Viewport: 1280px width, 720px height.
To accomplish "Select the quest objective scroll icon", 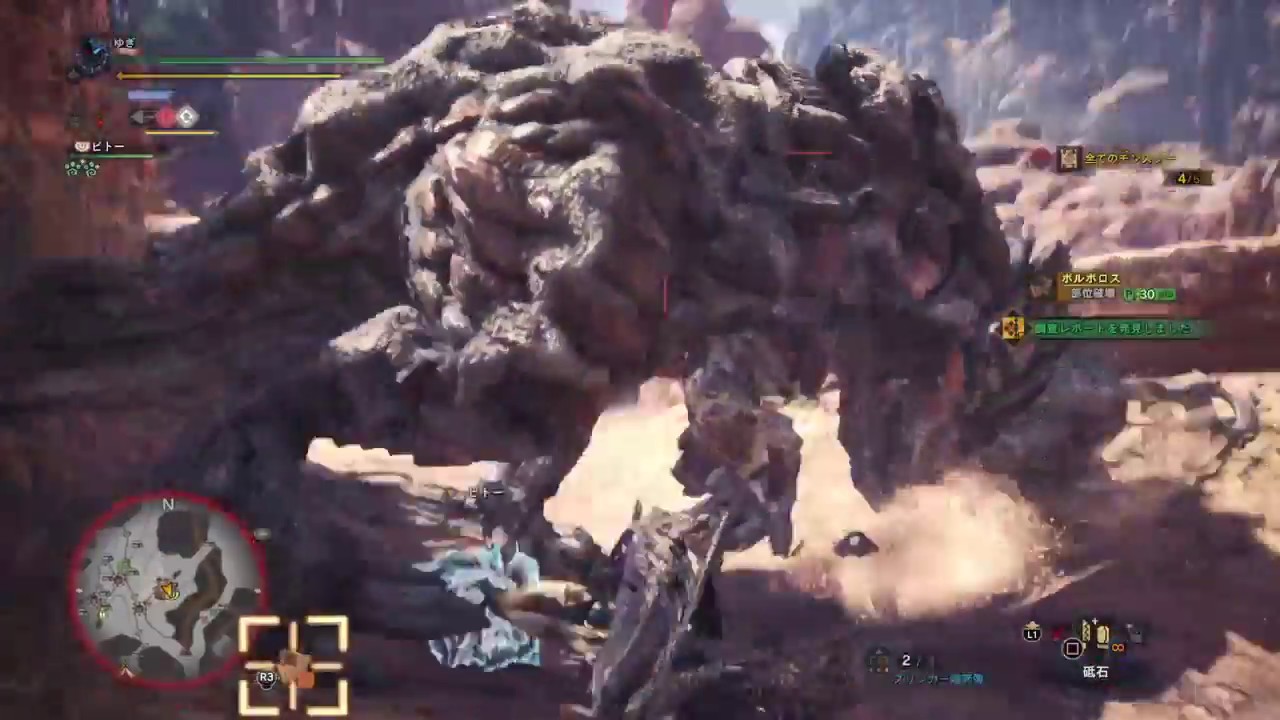I will pos(1068,159).
